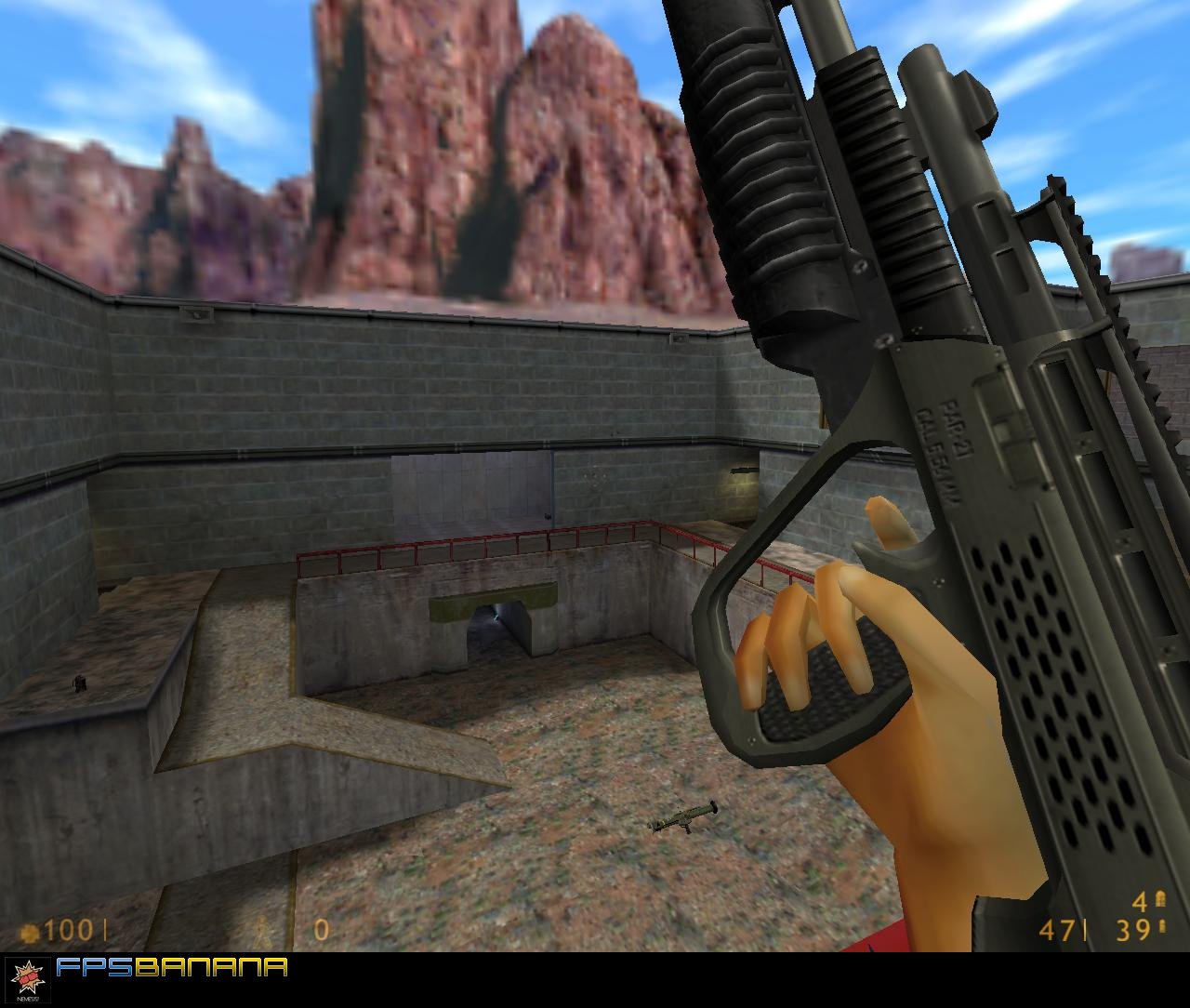Select the 47 magazine ammo counter

tap(1059, 930)
